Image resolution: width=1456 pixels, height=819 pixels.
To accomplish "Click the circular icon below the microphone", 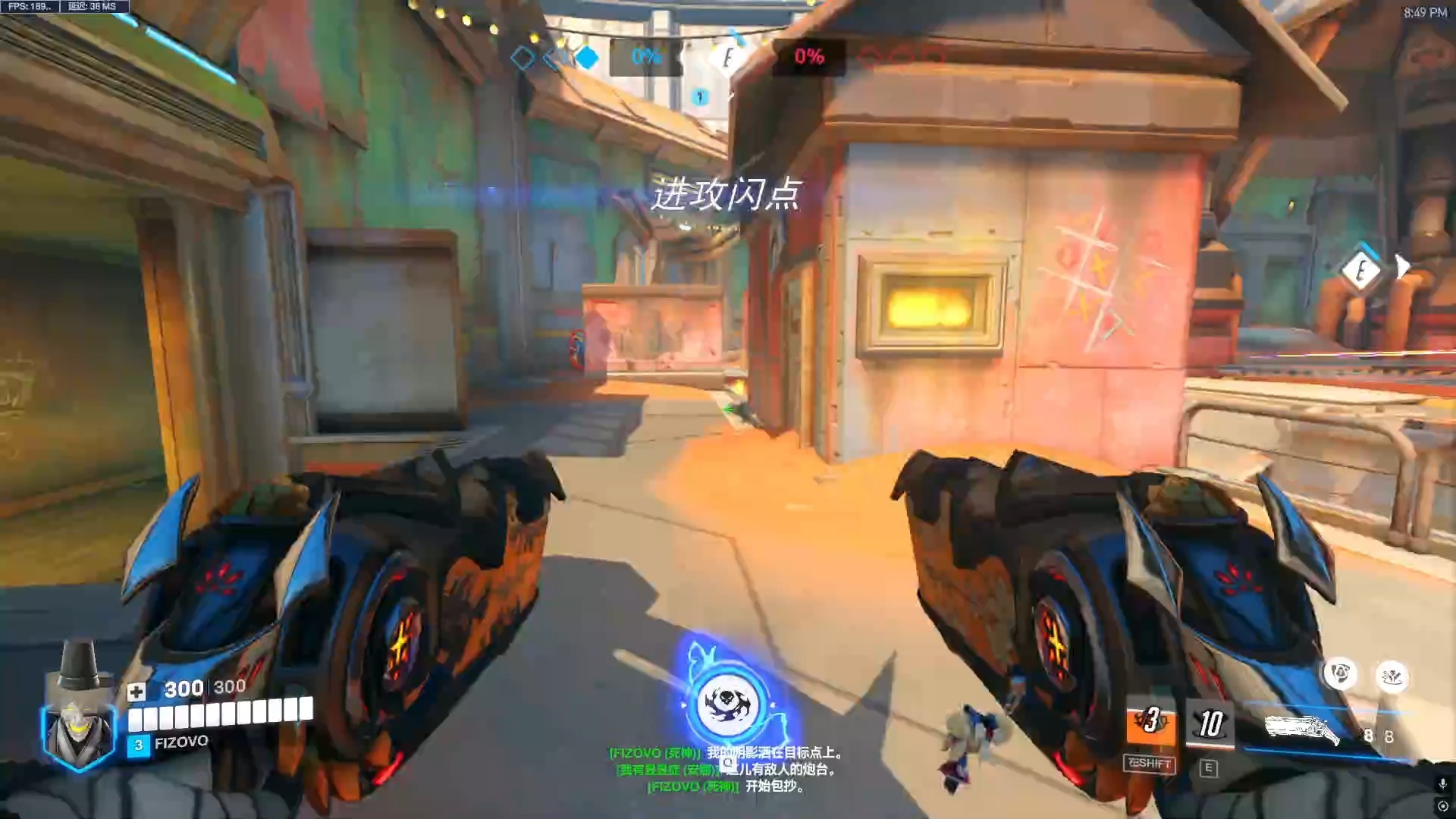I will click(1442, 806).
